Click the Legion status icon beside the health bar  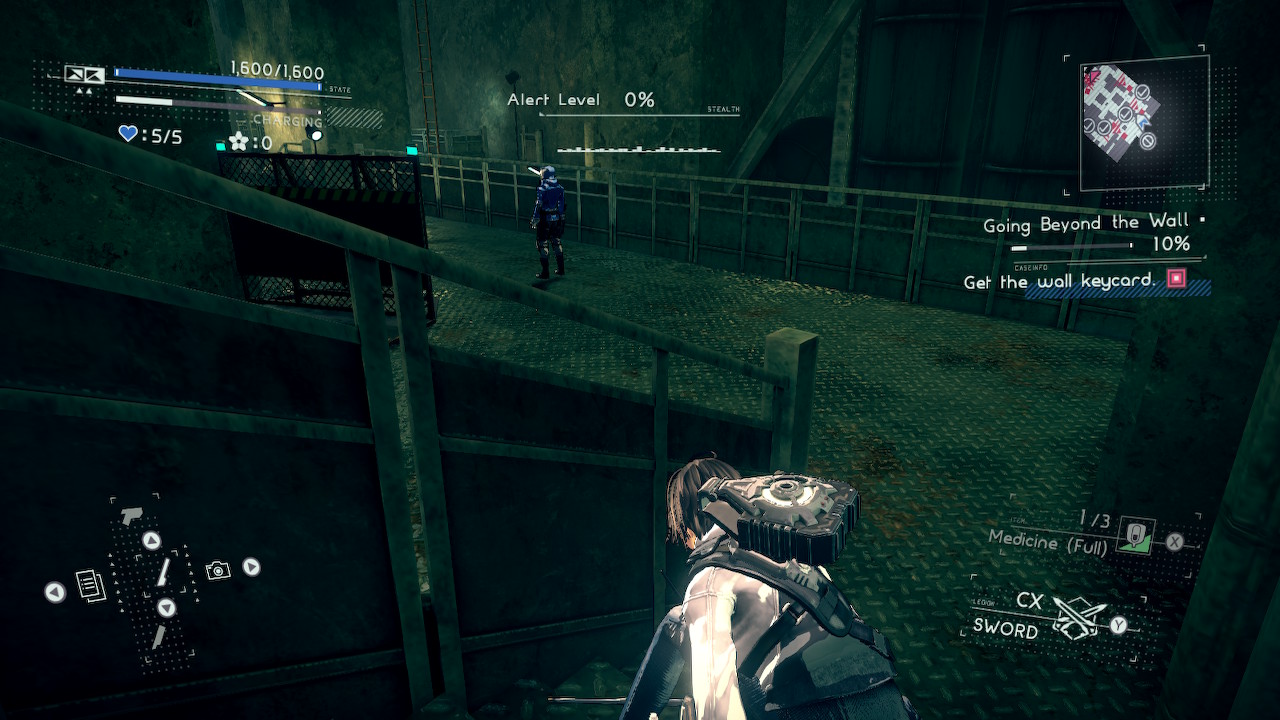[x=84, y=74]
